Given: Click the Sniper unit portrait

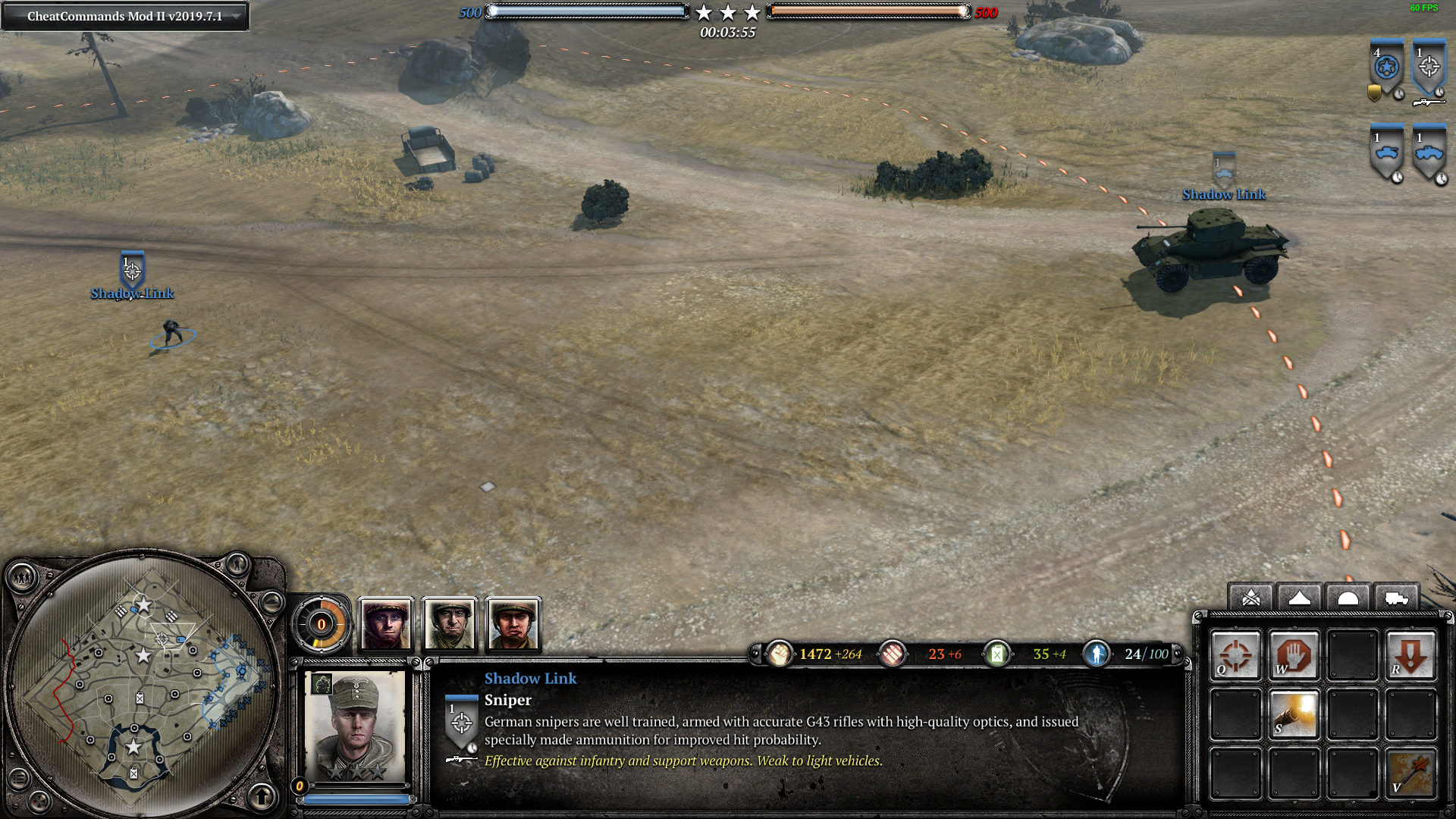Looking at the screenshot, I should (356, 726).
